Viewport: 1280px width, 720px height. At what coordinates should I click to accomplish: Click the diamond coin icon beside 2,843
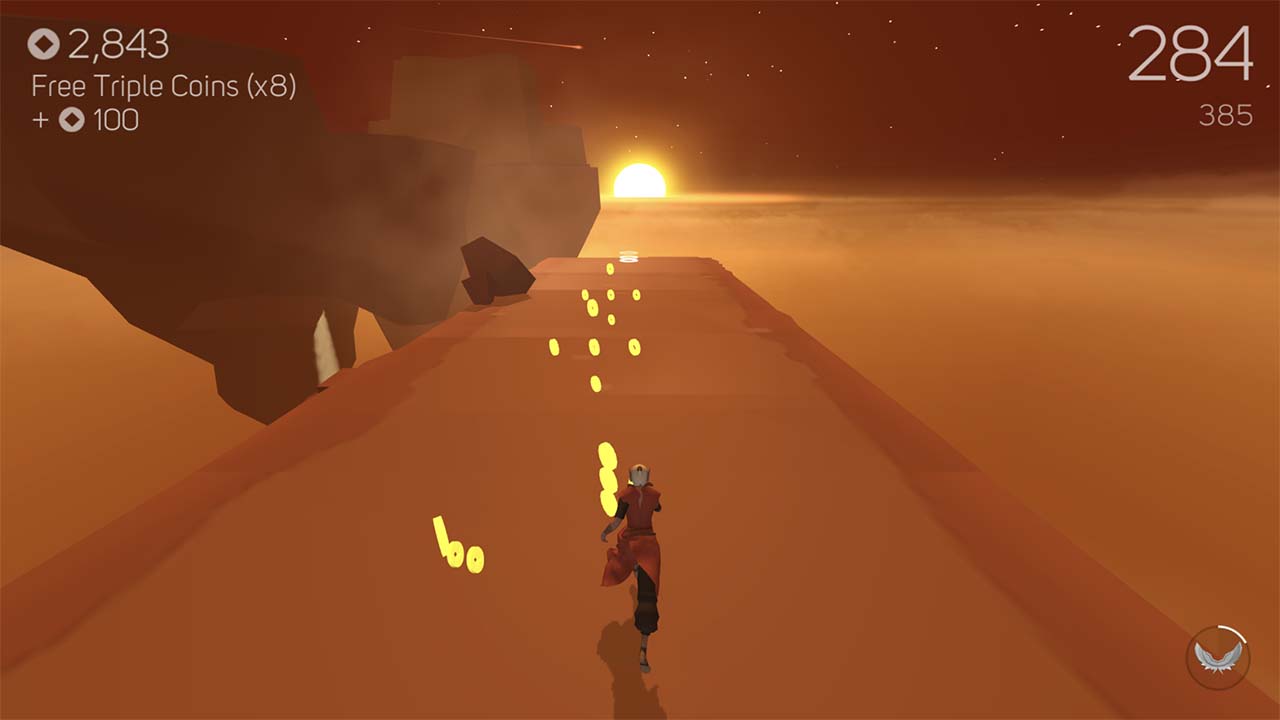tap(42, 44)
